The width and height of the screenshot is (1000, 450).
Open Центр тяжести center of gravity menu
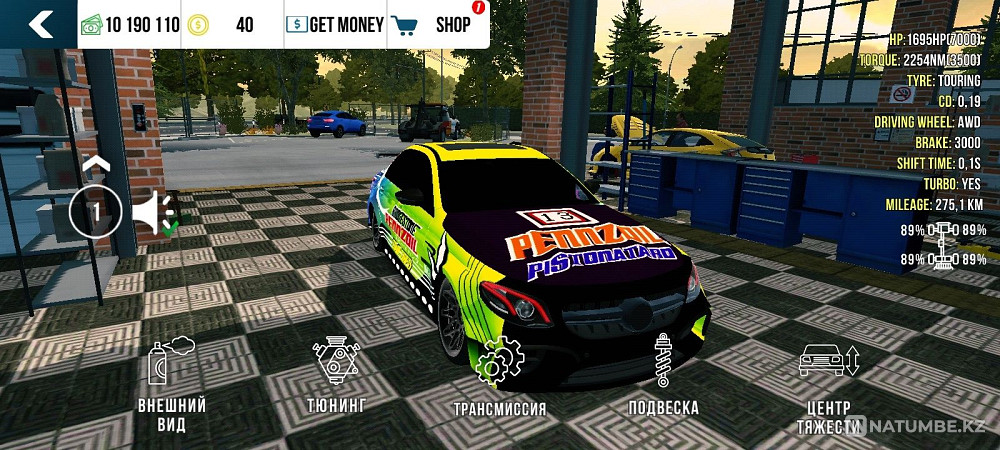point(826,385)
